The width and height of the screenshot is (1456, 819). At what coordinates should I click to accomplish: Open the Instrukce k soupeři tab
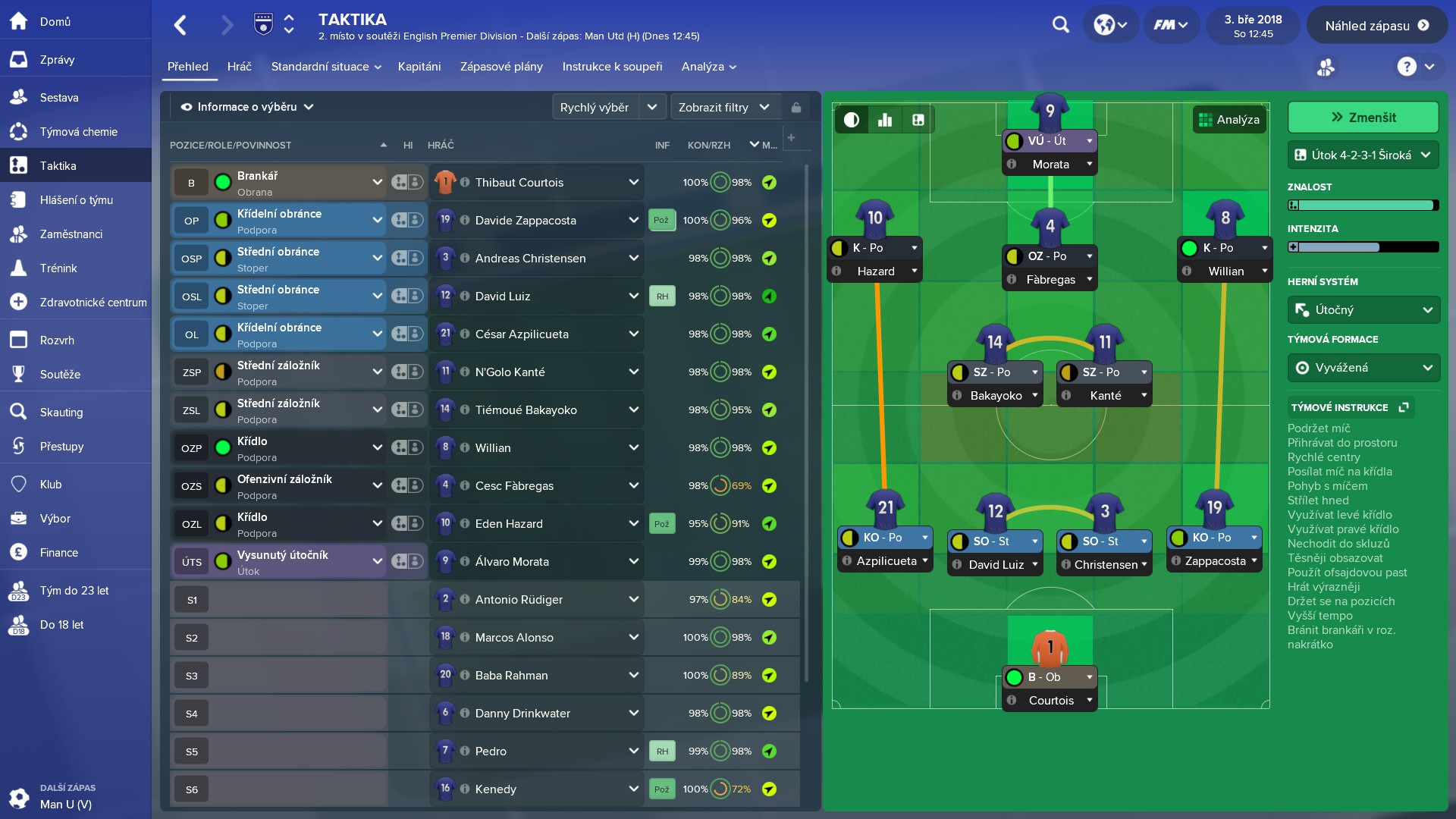coord(612,67)
